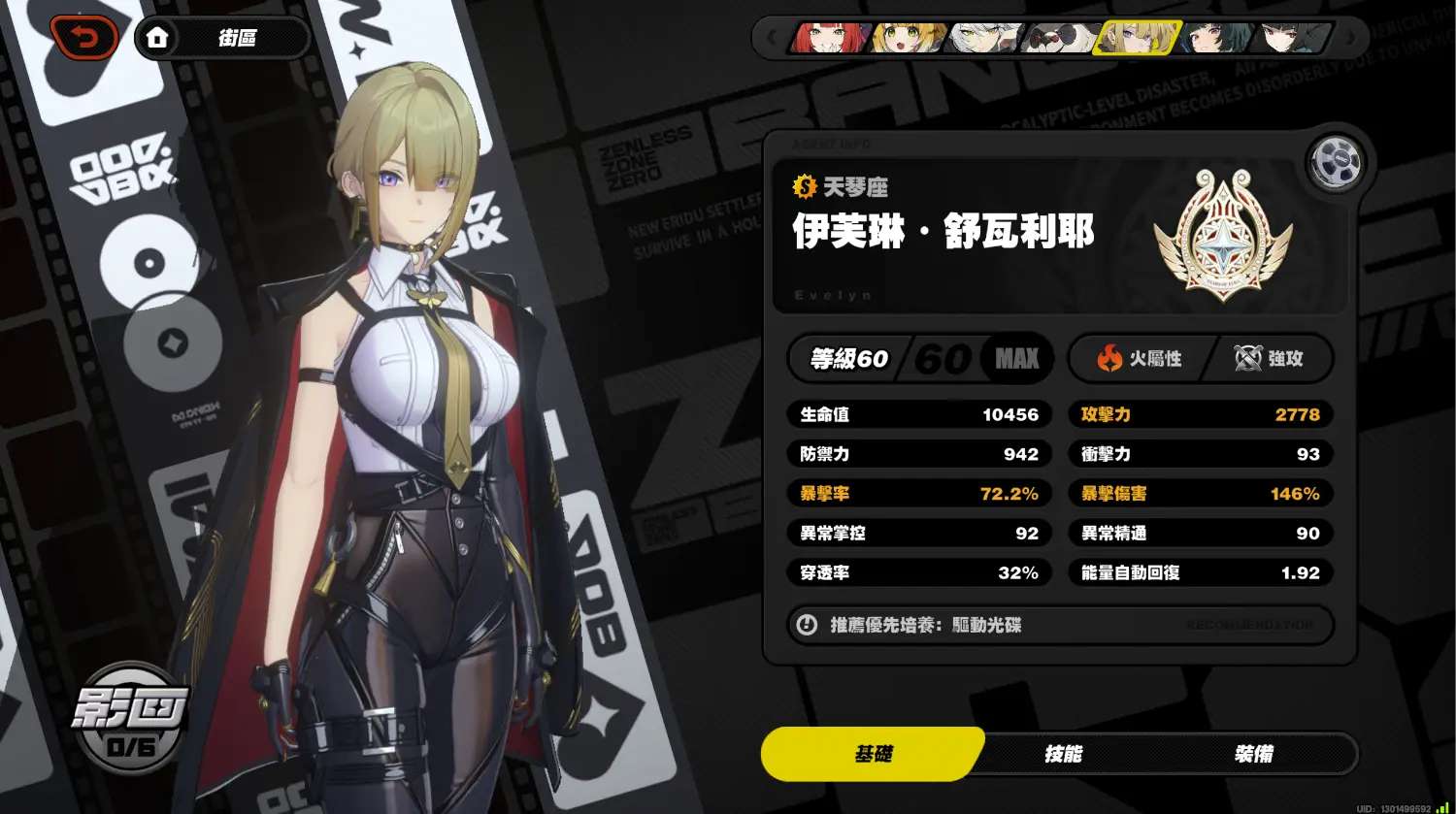Select the white-haired agent portrait
Viewport: 1456px width, 814px height.
click(984, 39)
